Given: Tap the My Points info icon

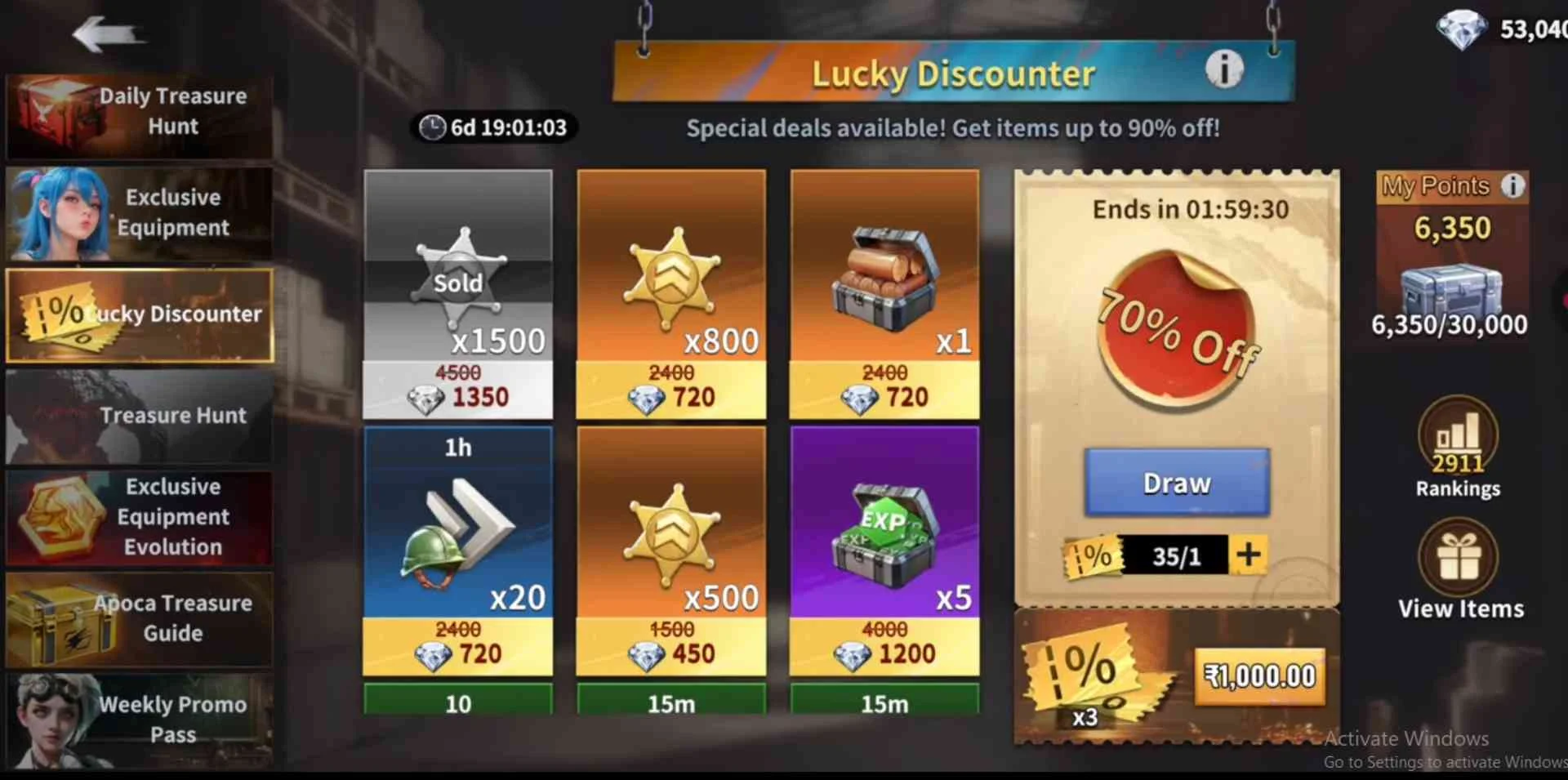Looking at the screenshot, I should [1515, 186].
